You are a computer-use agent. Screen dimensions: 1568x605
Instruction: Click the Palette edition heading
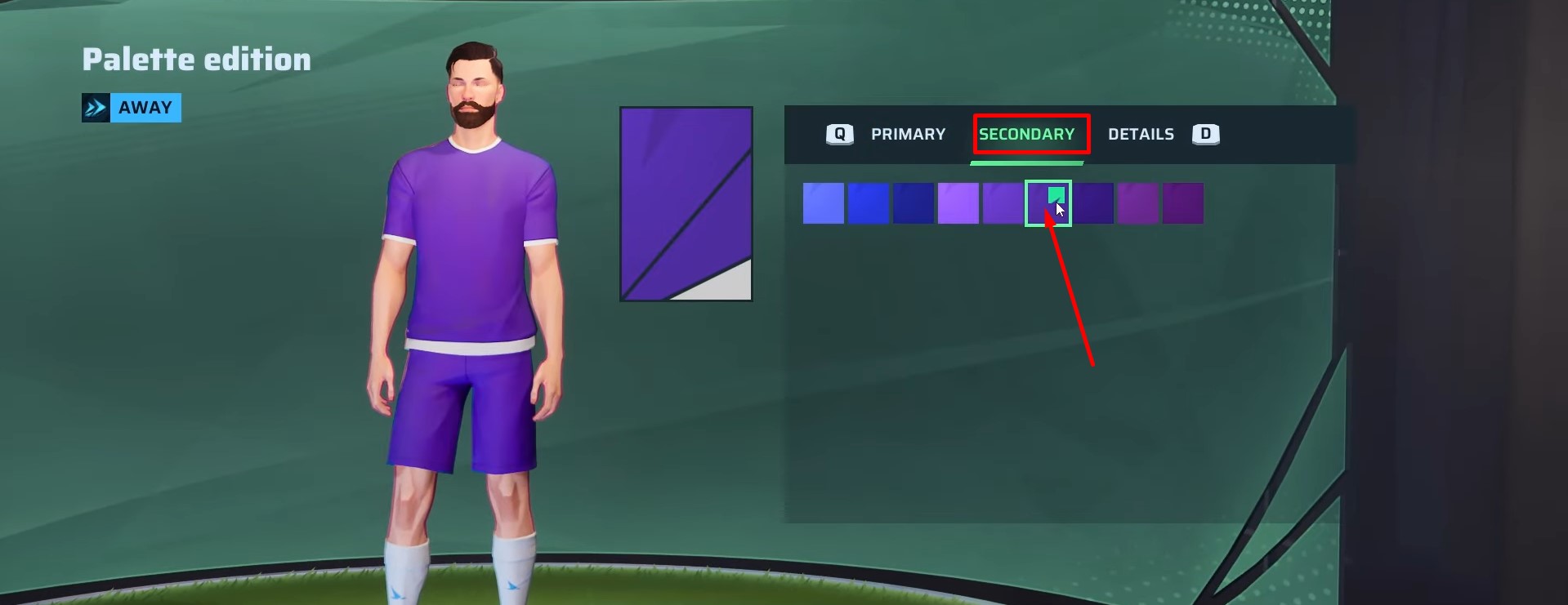pyautogui.click(x=195, y=59)
